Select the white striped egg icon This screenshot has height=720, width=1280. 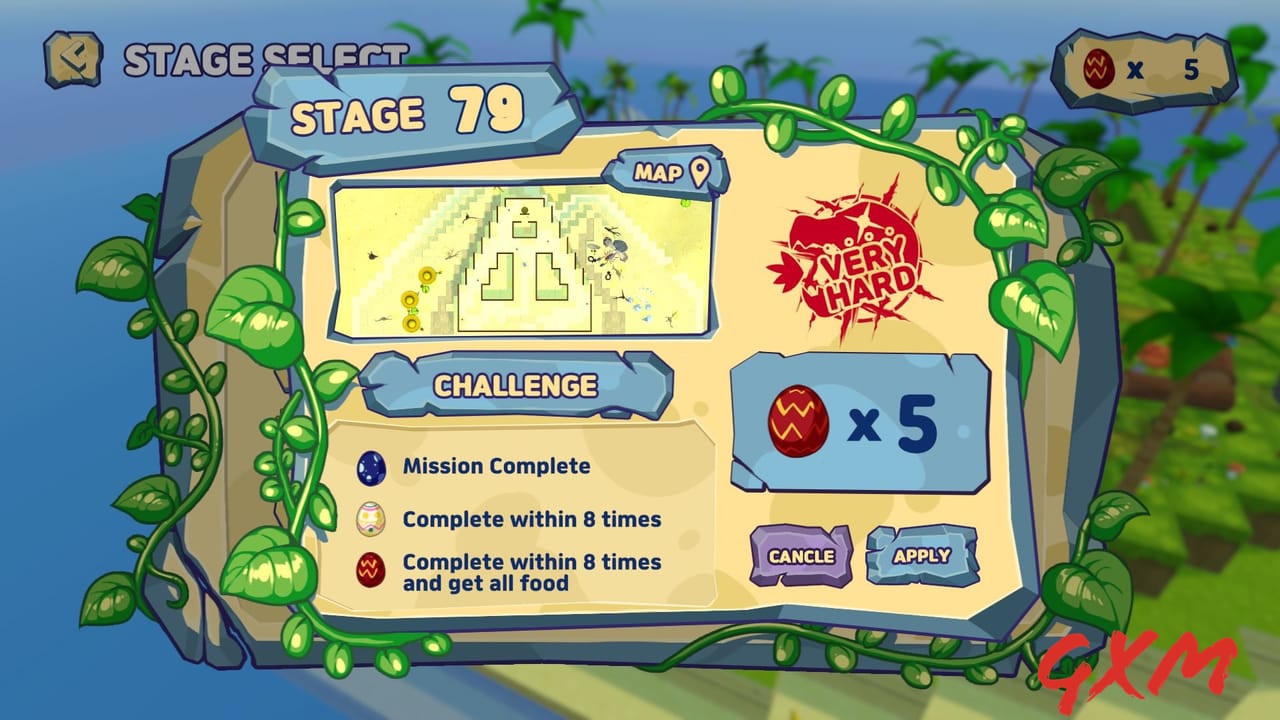(370, 518)
